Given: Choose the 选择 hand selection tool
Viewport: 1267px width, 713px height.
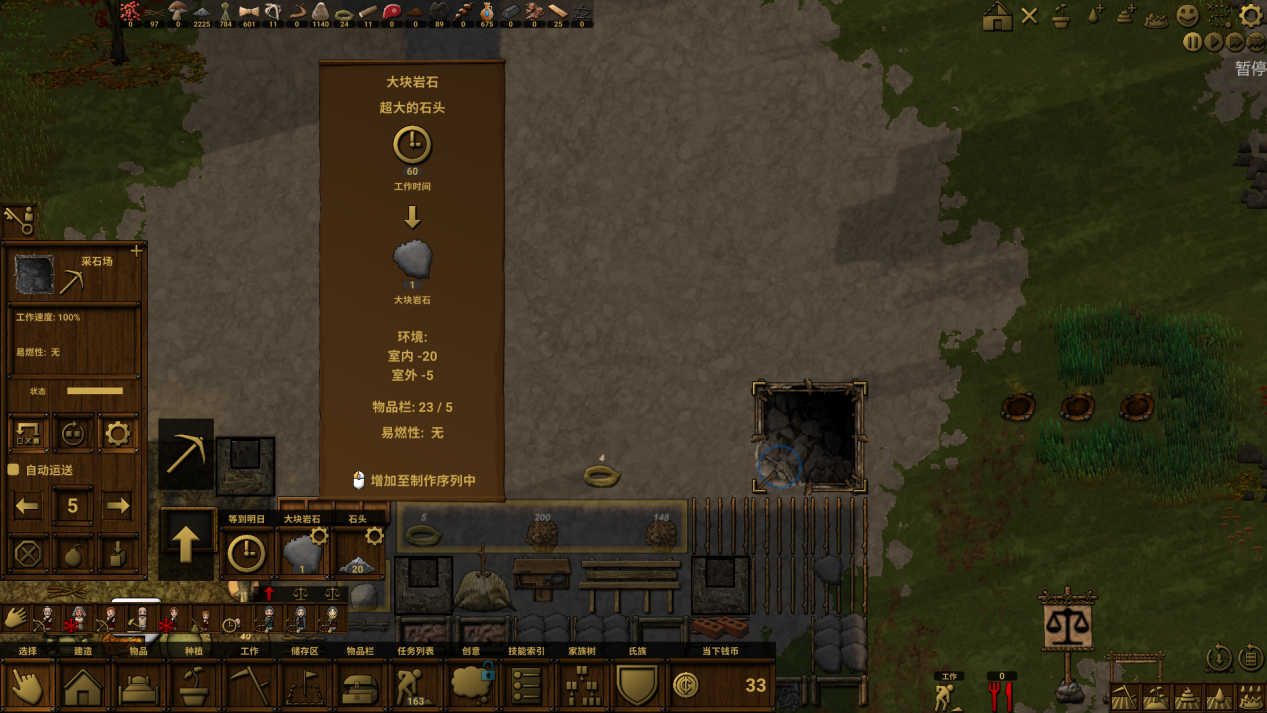Looking at the screenshot, I should pos(28,686).
